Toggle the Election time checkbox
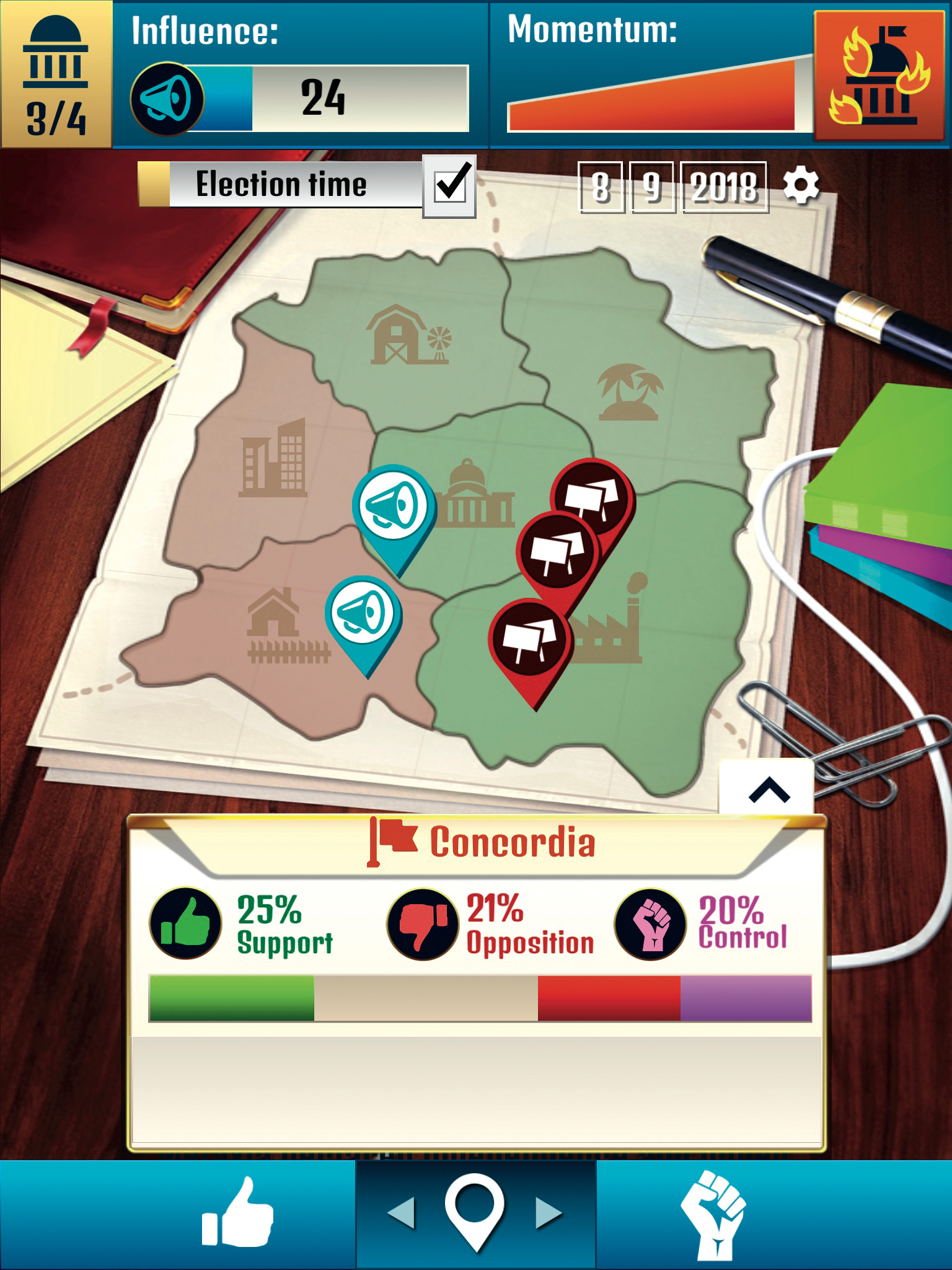This screenshot has width=952, height=1270. [450, 186]
